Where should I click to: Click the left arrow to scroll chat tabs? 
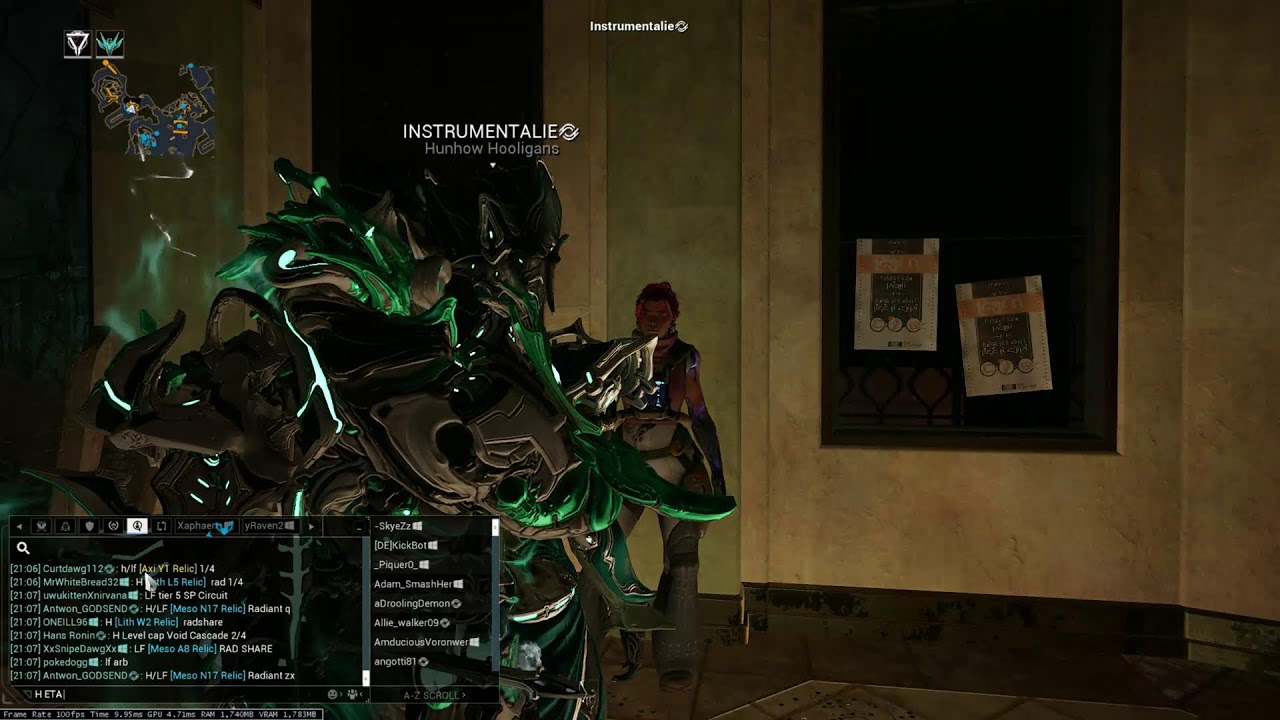click(19, 525)
